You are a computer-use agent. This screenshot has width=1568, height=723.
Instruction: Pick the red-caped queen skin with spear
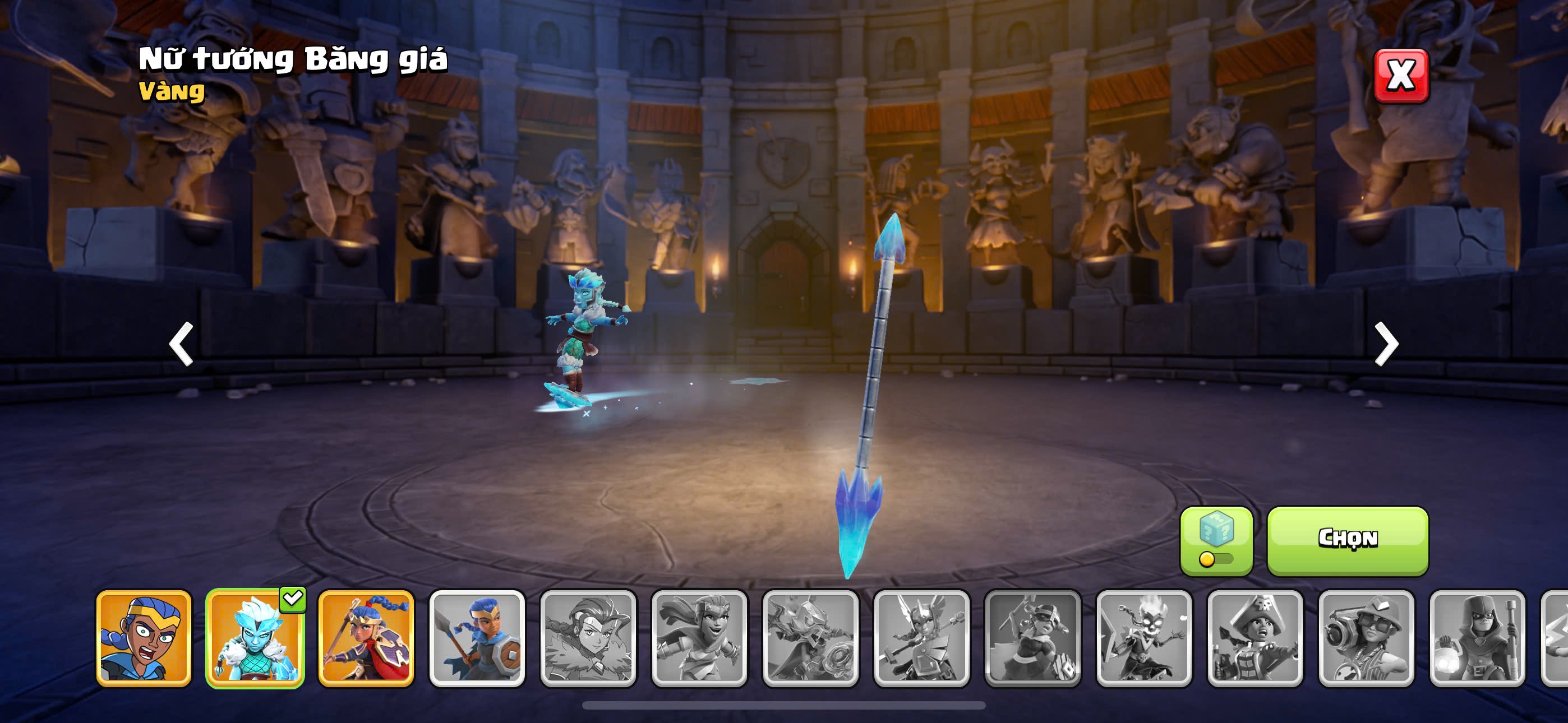point(366,638)
